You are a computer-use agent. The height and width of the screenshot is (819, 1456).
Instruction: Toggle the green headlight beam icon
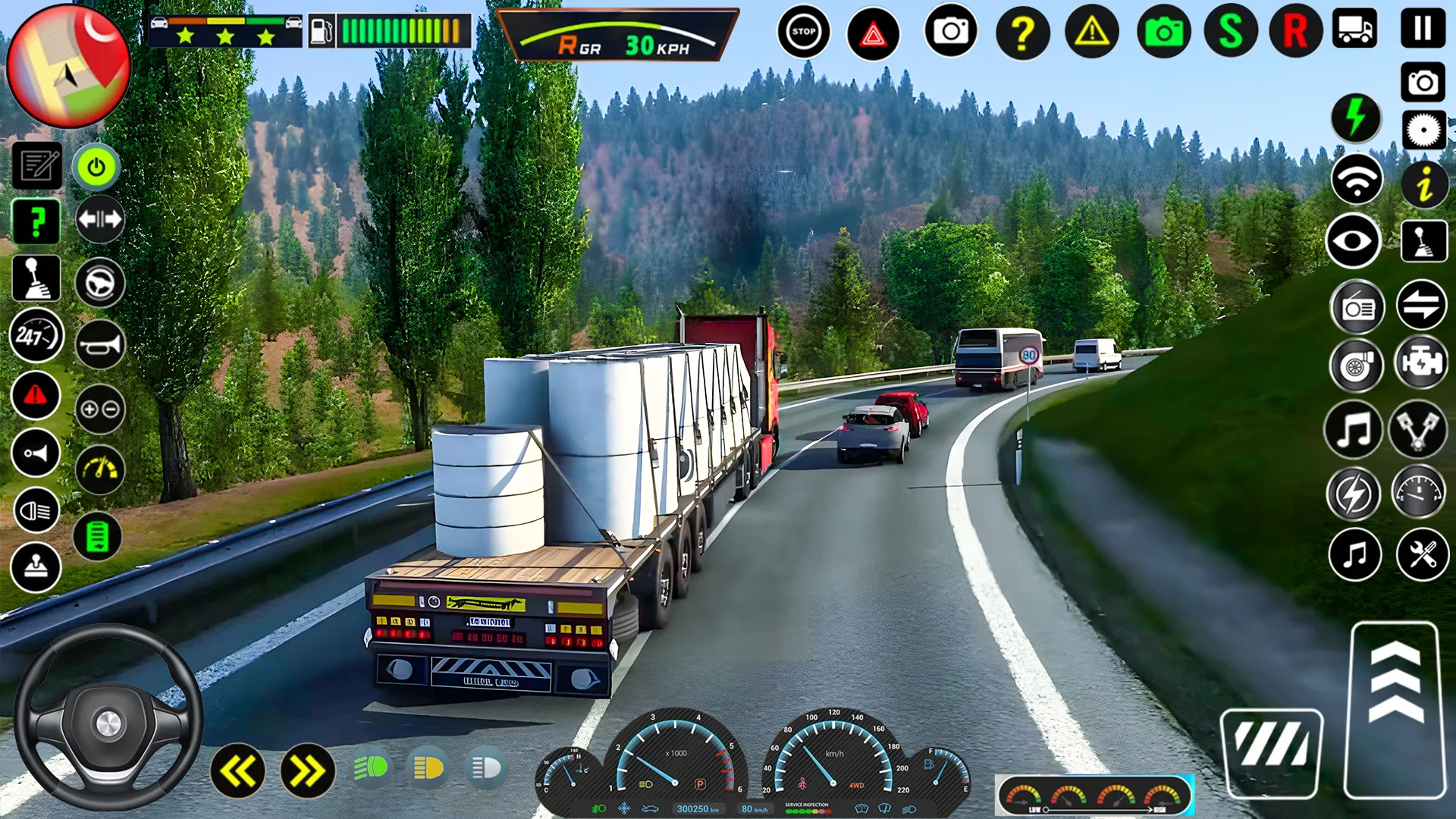point(371,768)
